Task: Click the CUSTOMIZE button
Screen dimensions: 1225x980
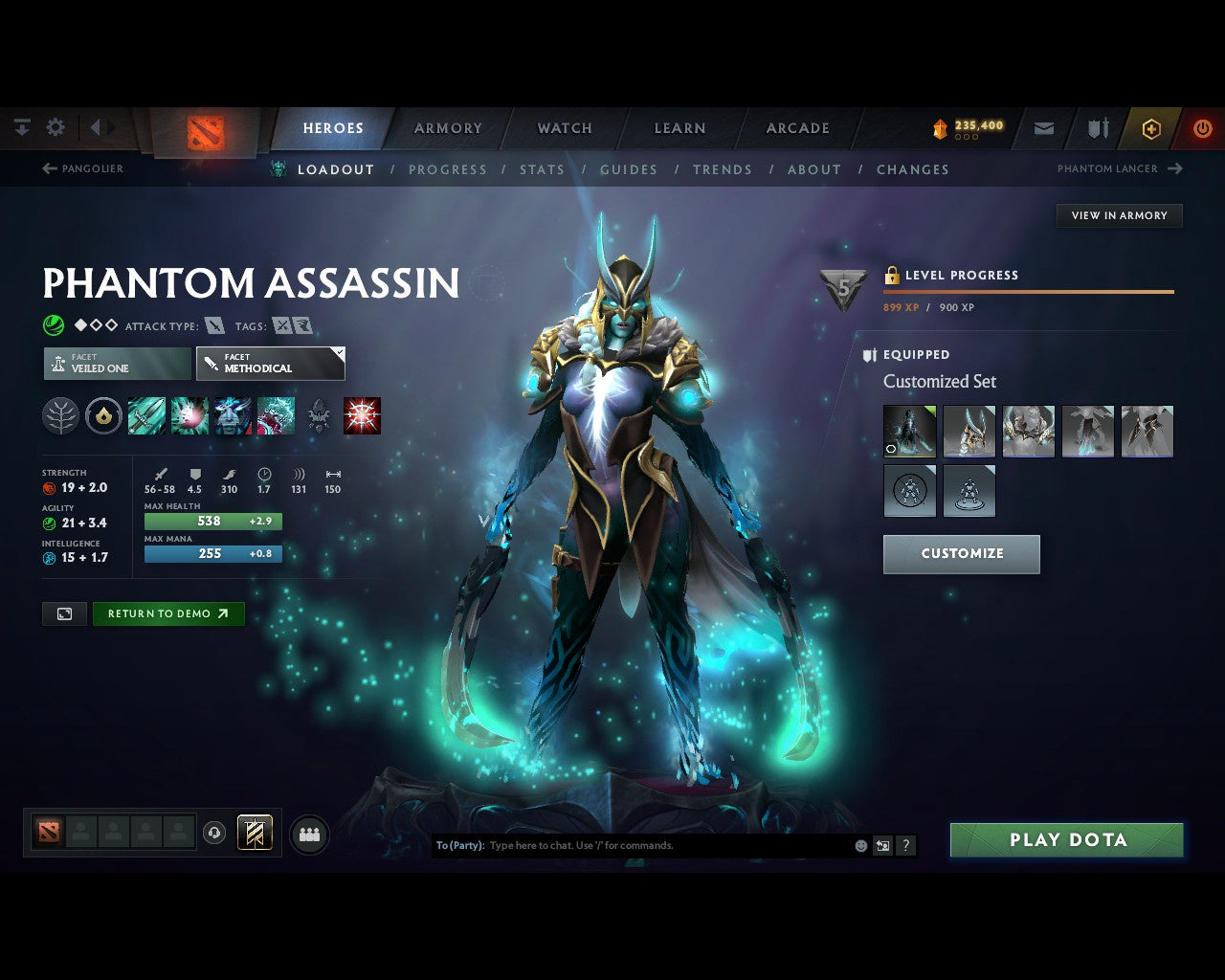Action: pyautogui.click(x=961, y=553)
